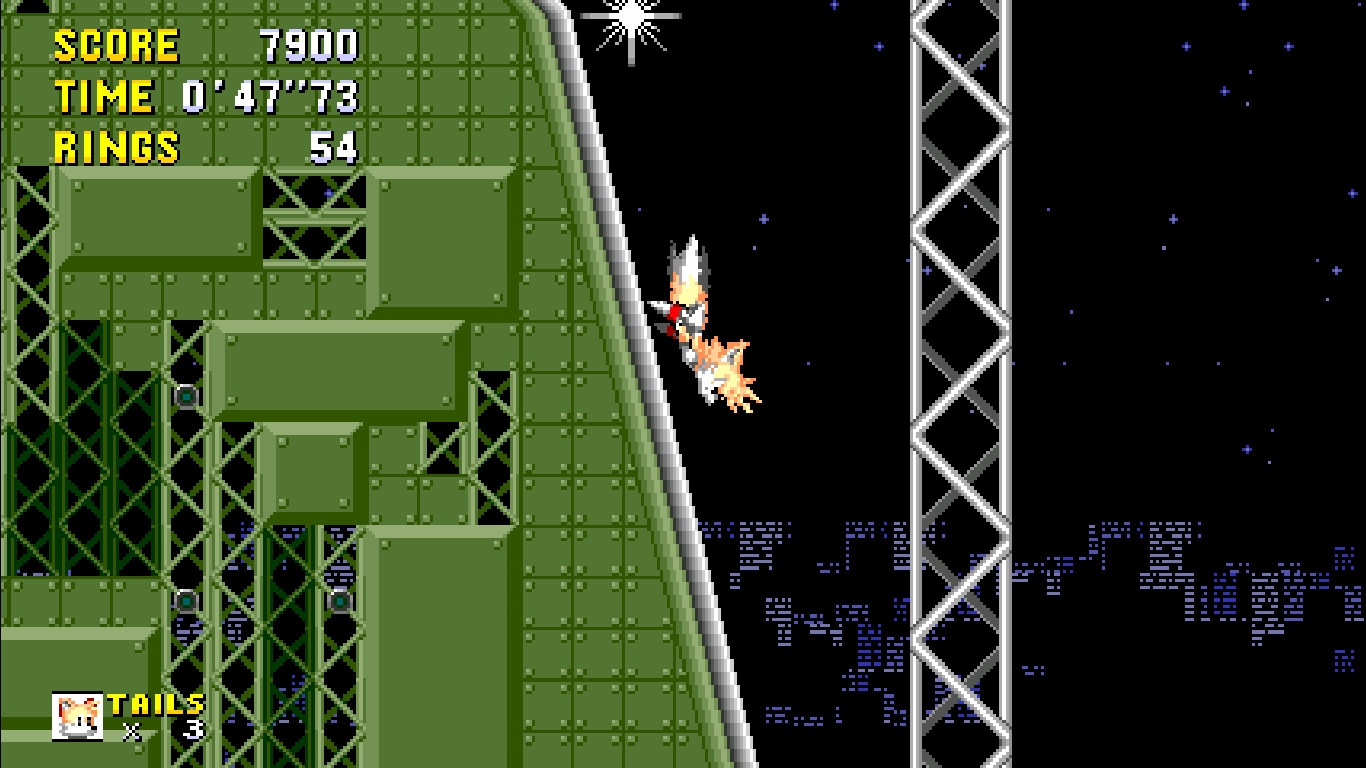Image resolution: width=1366 pixels, height=768 pixels.
Task: Click the timer reading 0'47"73
Action: (270, 95)
